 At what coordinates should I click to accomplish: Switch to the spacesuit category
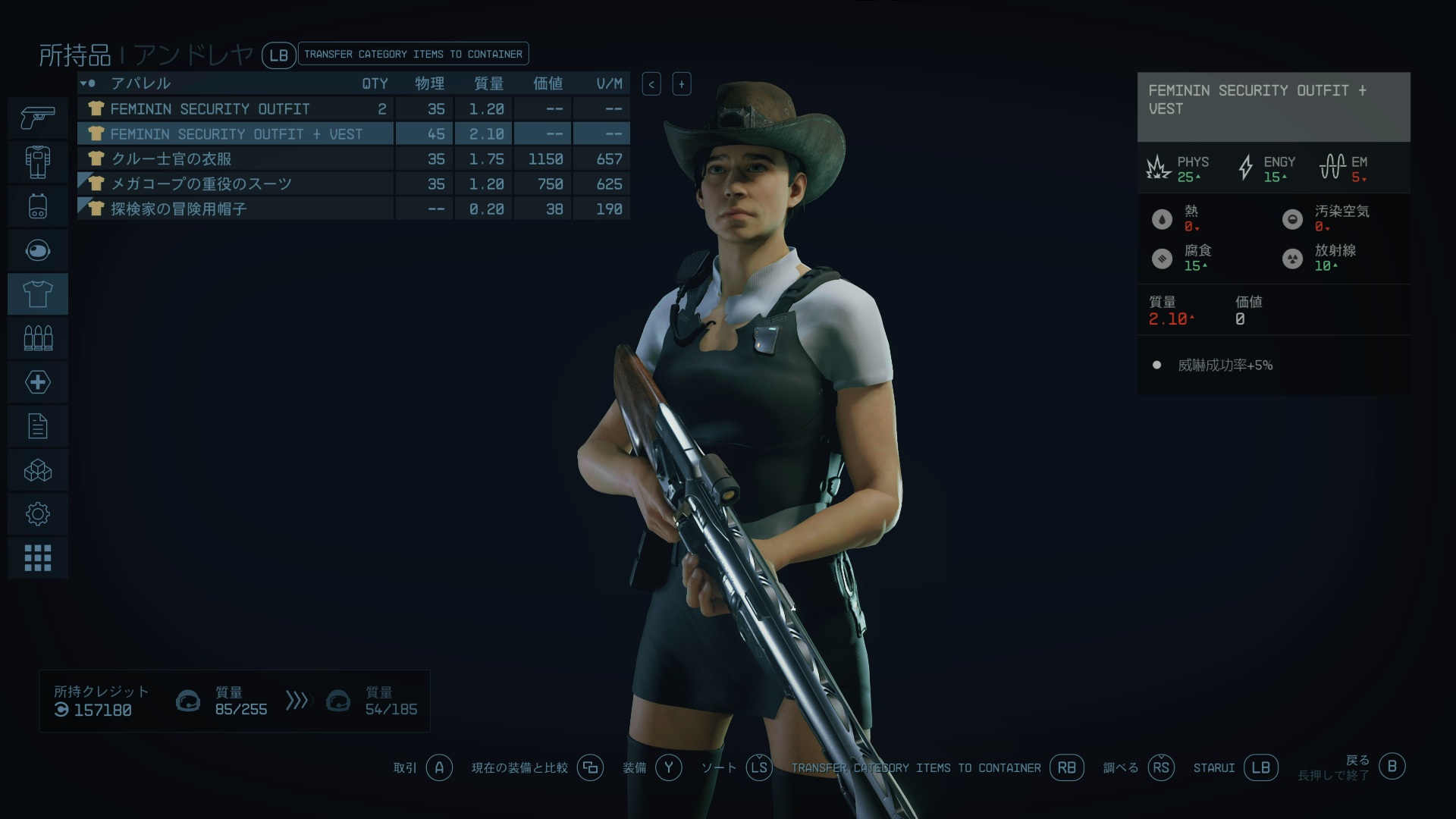[x=38, y=162]
